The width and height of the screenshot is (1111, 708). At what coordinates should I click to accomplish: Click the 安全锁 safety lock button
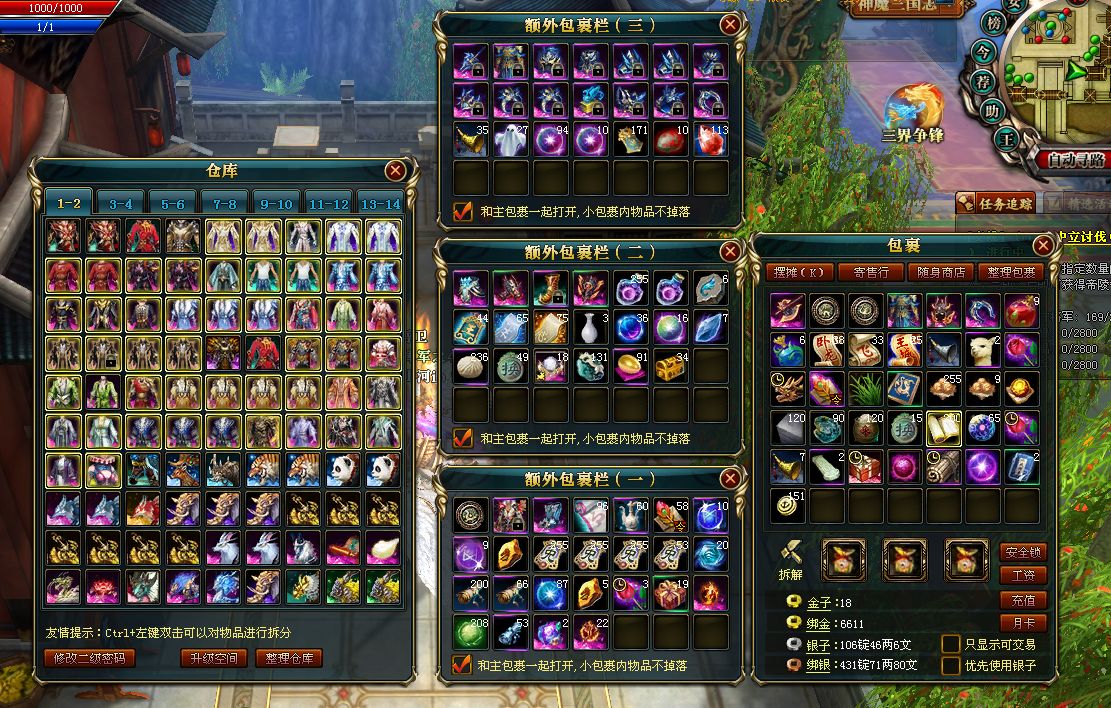tap(1022, 552)
